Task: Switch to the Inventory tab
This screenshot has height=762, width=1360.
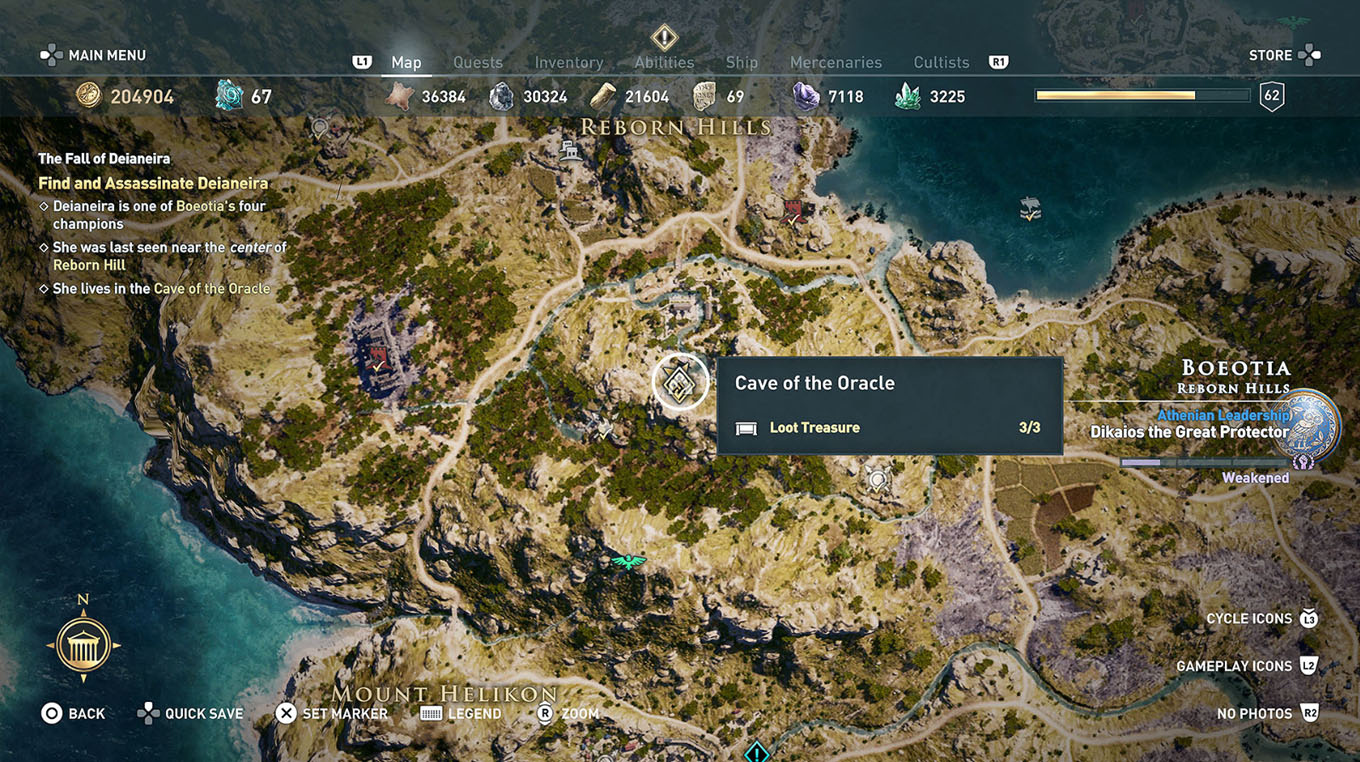Action: 568,62
